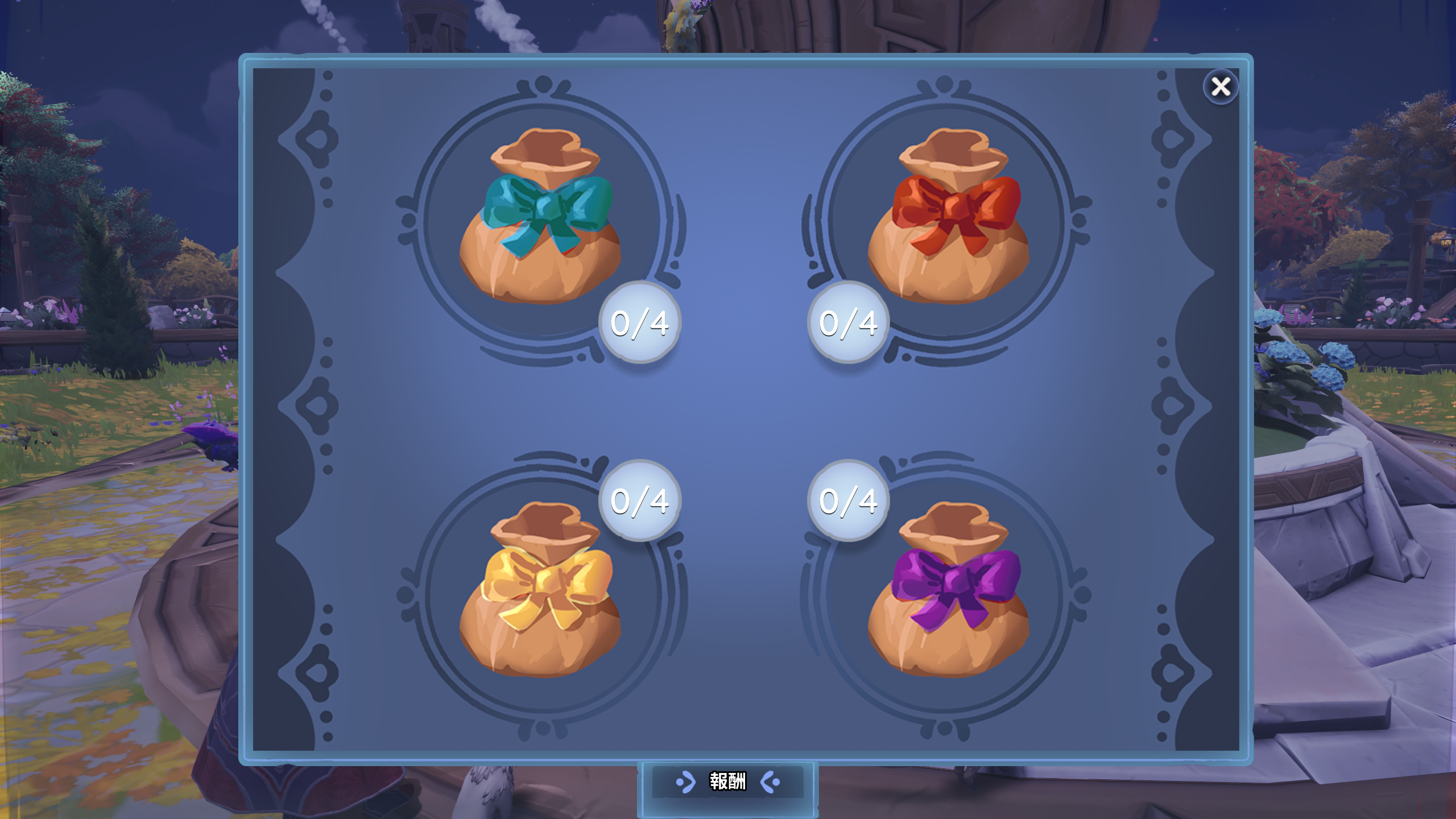Open the 報酬 rewards button
Image resolution: width=1456 pixels, height=819 pixels.
727,782
